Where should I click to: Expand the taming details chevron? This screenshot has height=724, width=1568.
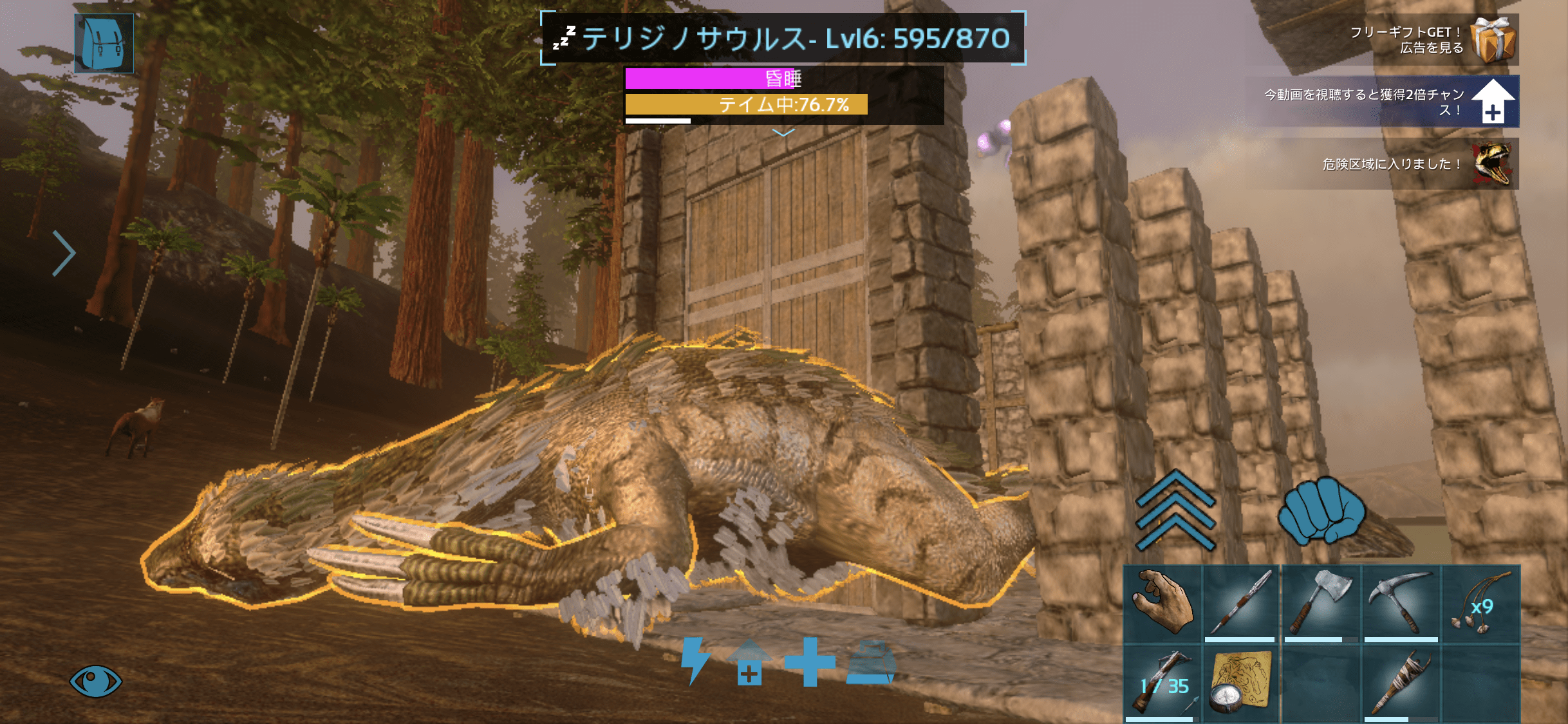coord(783,133)
